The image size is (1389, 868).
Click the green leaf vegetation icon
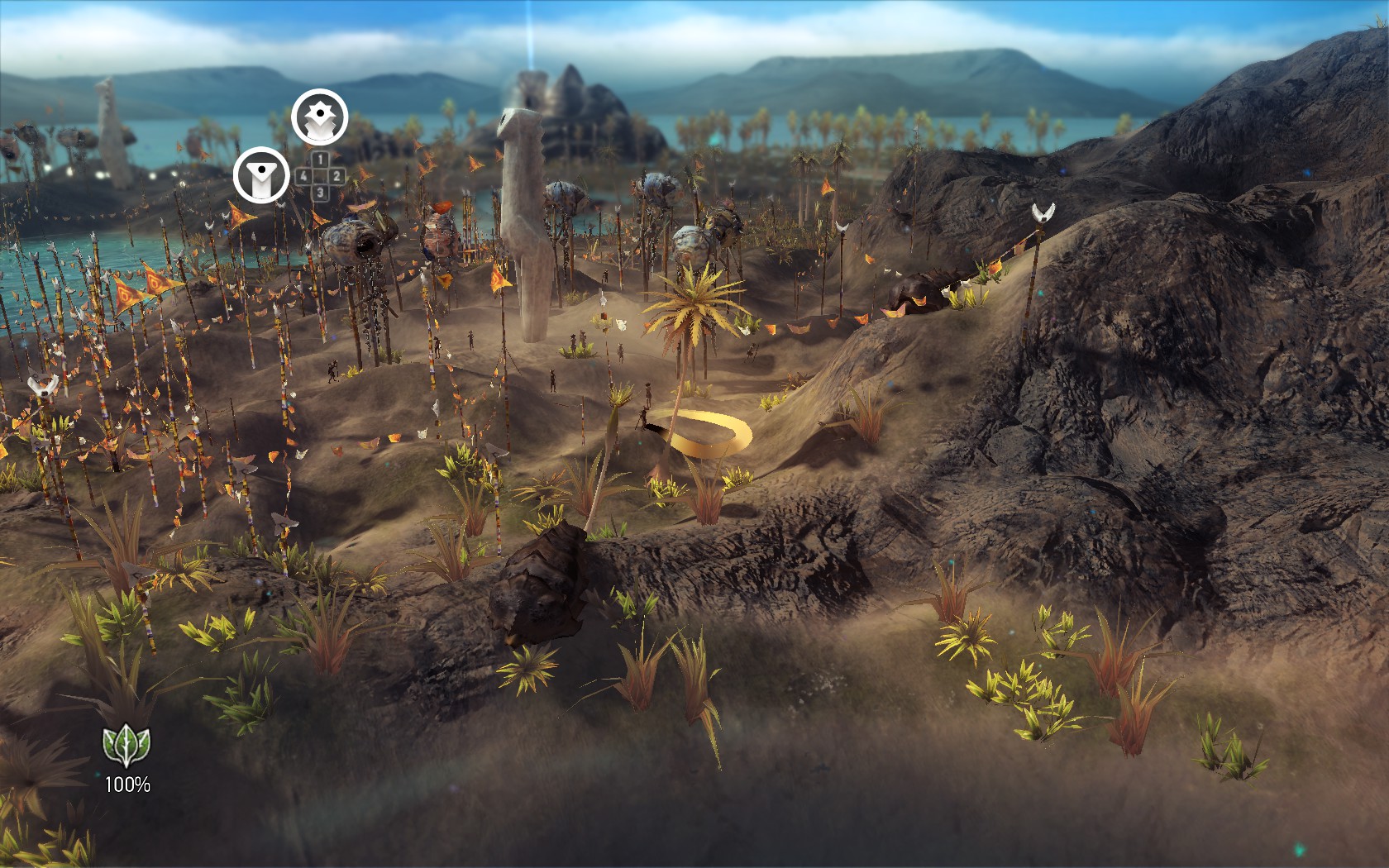pyautogui.click(x=125, y=745)
